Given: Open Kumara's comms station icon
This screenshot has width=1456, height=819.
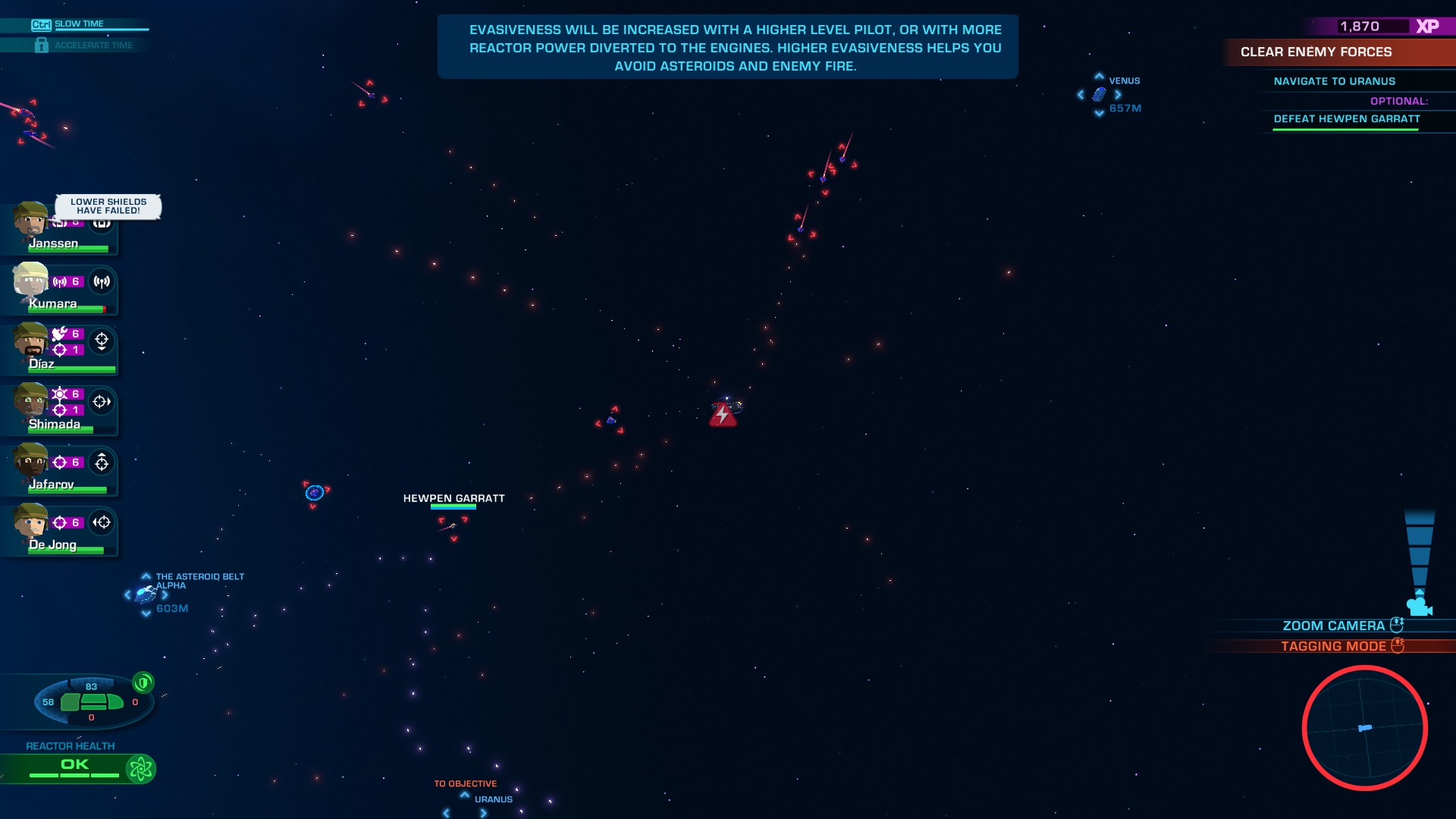Looking at the screenshot, I should (x=102, y=282).
